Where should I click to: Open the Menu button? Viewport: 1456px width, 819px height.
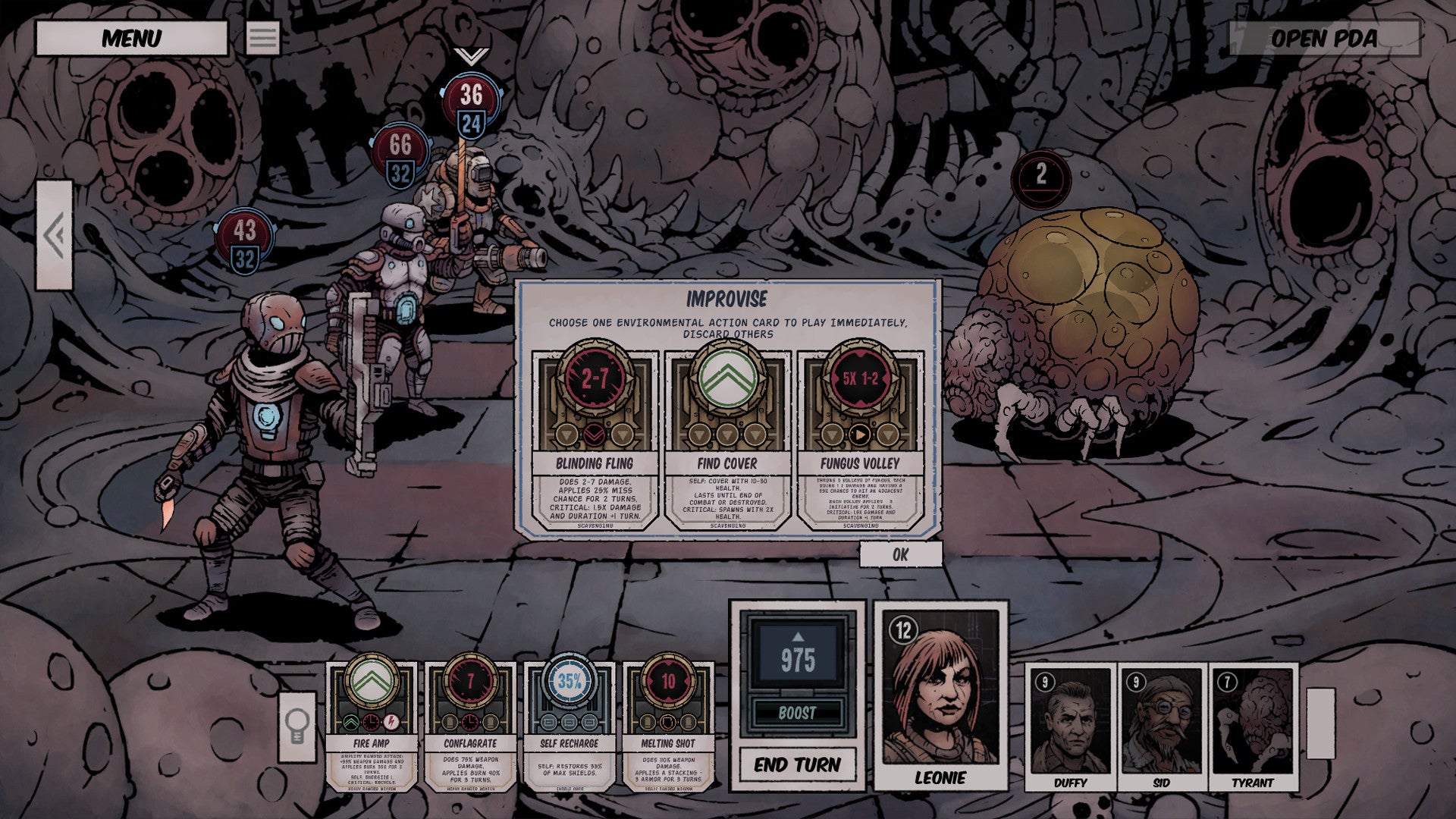(131, 38)
